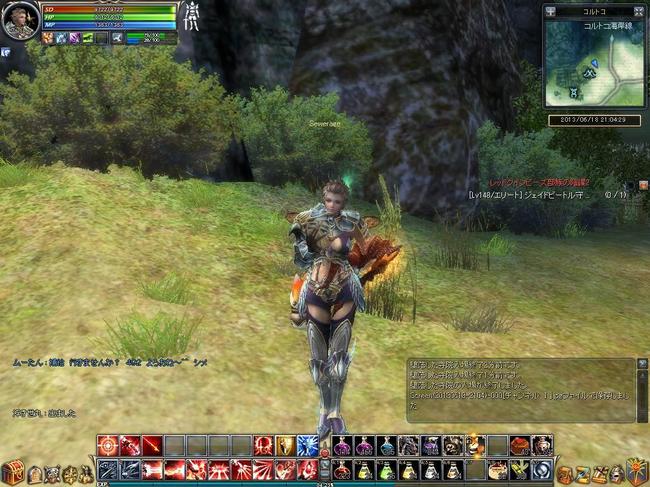Click the silver orb icon ending the lower hotbar
Viewport: 650px width, 487px height.
(x=541, y=470)
